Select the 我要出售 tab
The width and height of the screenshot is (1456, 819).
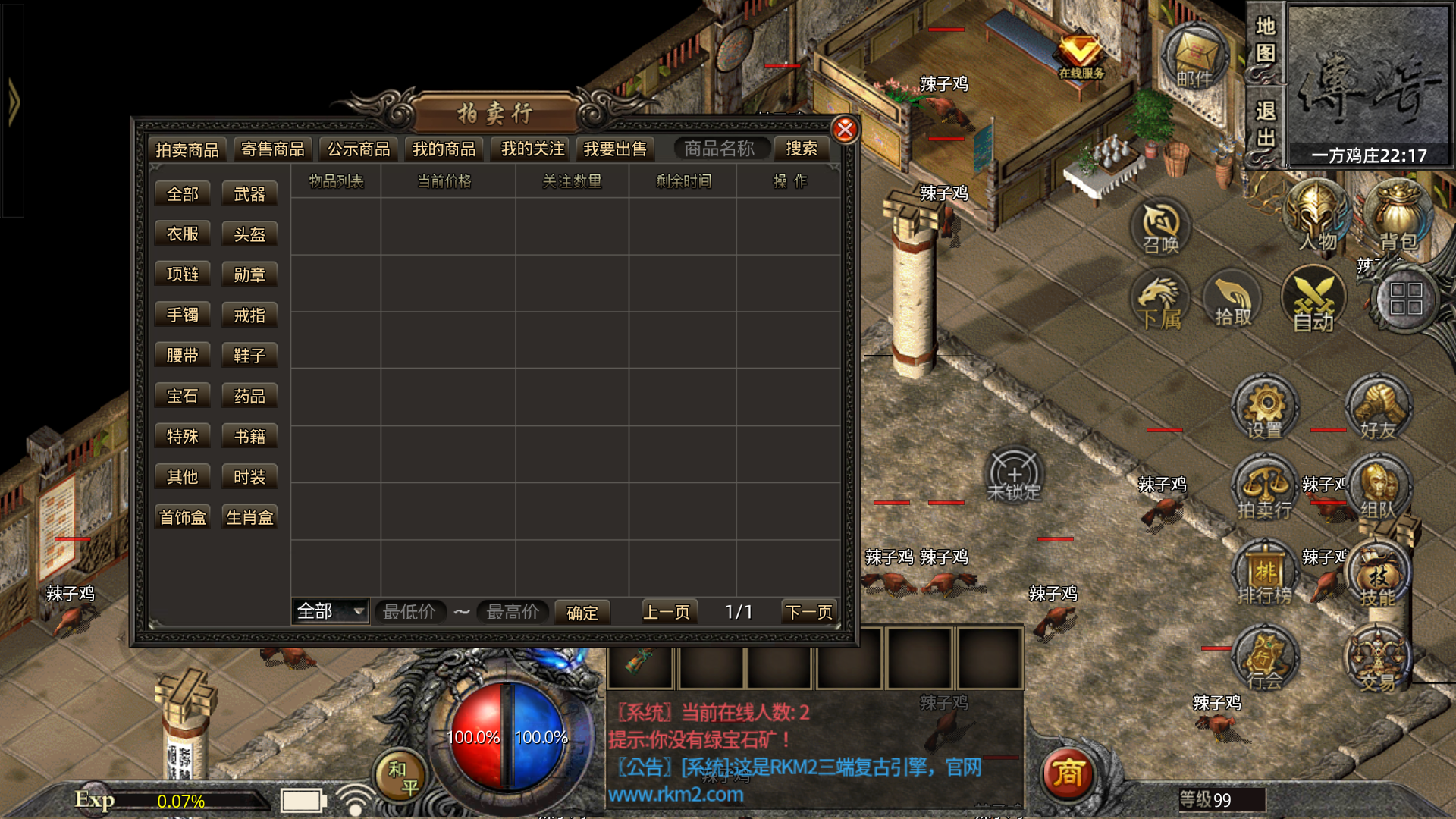[615, 149]
